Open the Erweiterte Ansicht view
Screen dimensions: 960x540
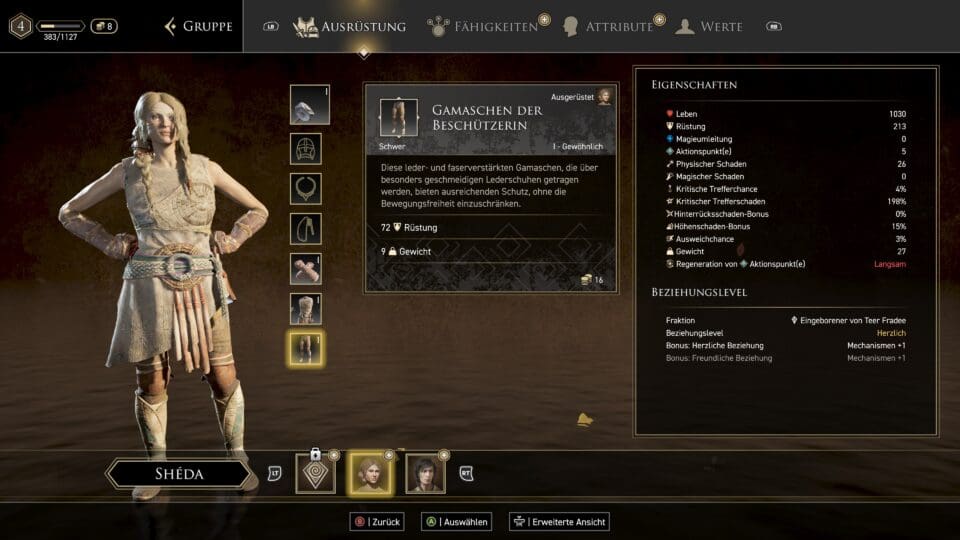point(559,521)
